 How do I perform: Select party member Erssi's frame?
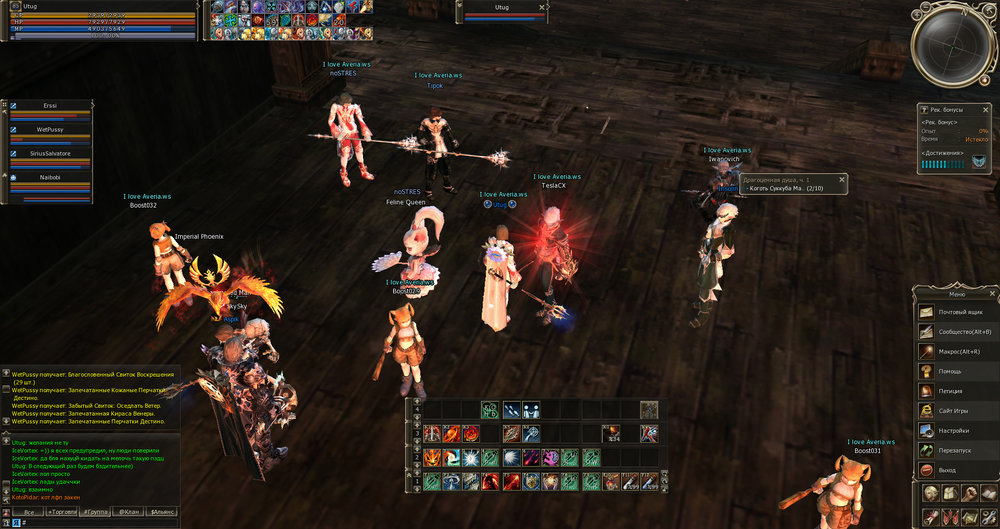50,110
